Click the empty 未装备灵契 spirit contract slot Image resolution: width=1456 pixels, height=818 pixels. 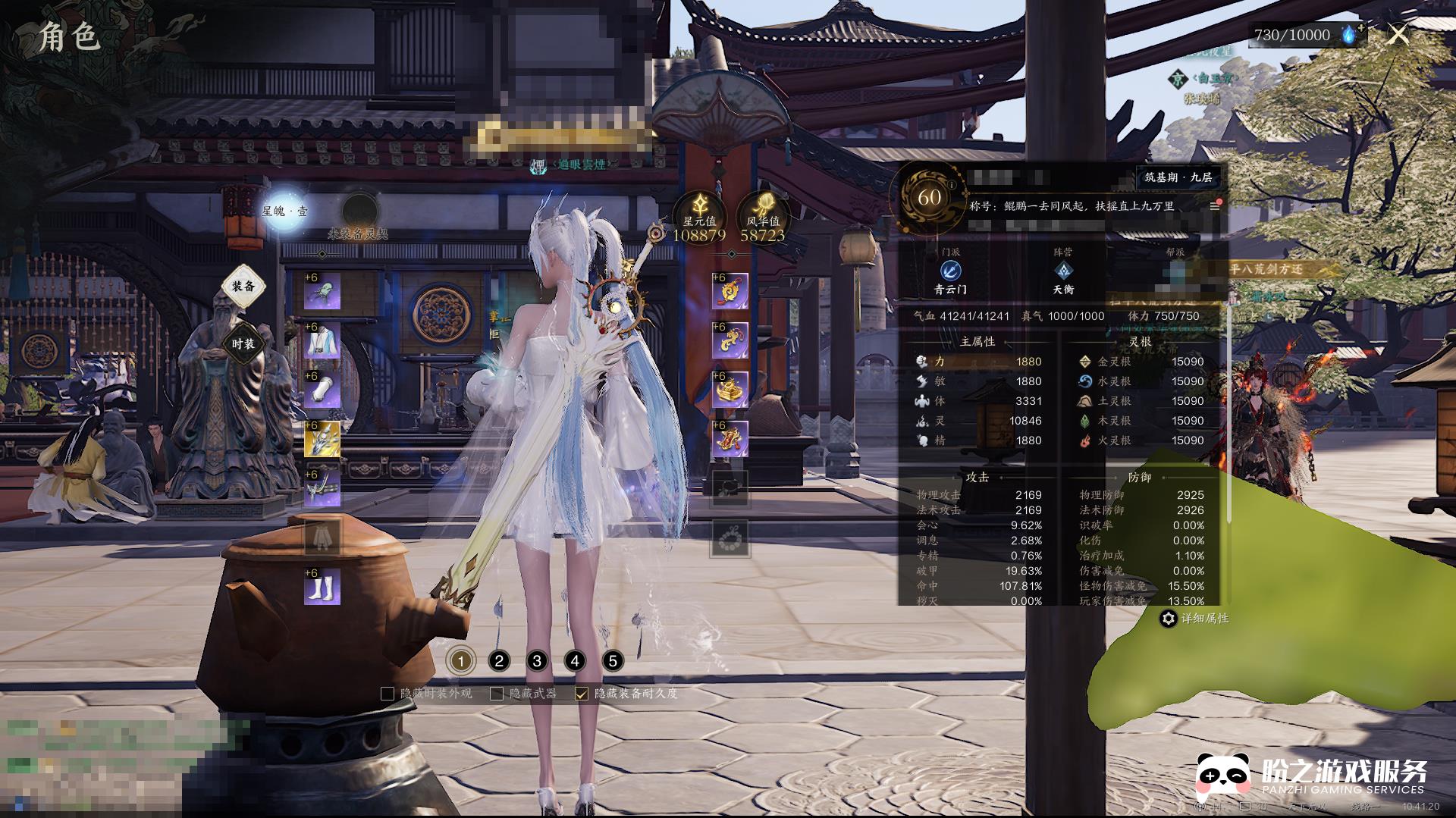[x=359, y=212]
